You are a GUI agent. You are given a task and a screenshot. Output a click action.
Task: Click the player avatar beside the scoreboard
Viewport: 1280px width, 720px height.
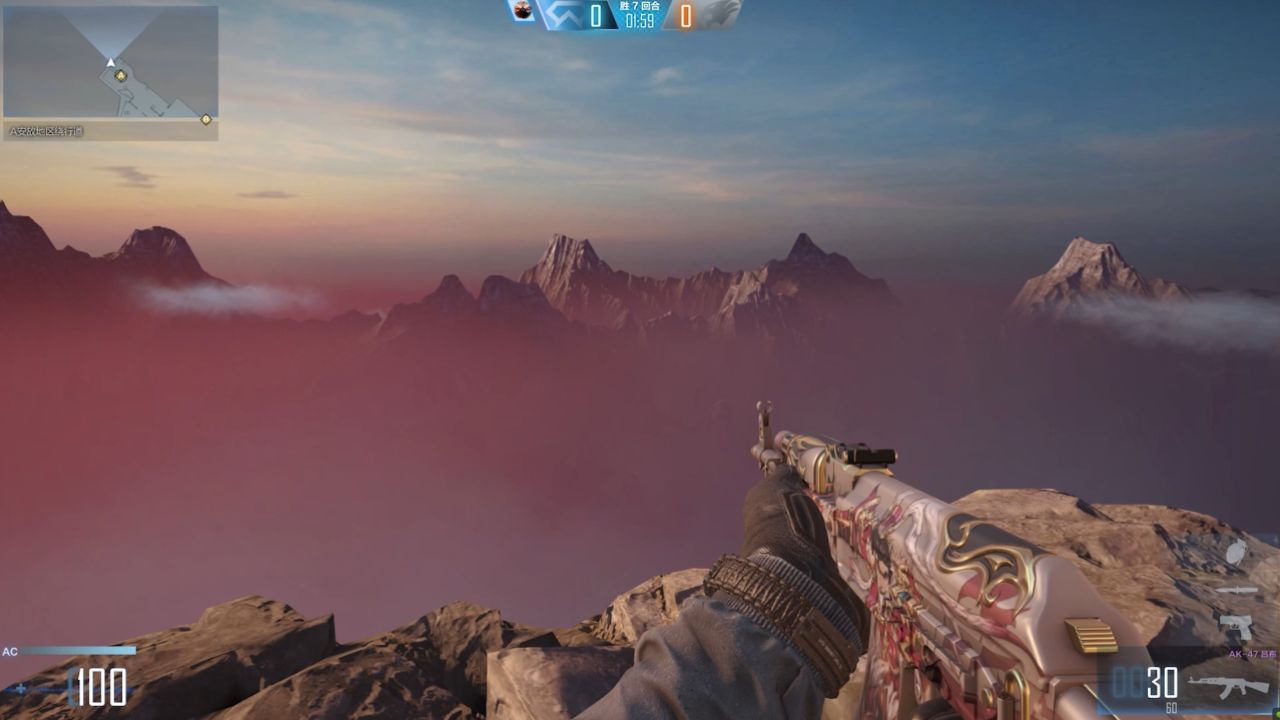pyautogui.click(x=521, y=11)
